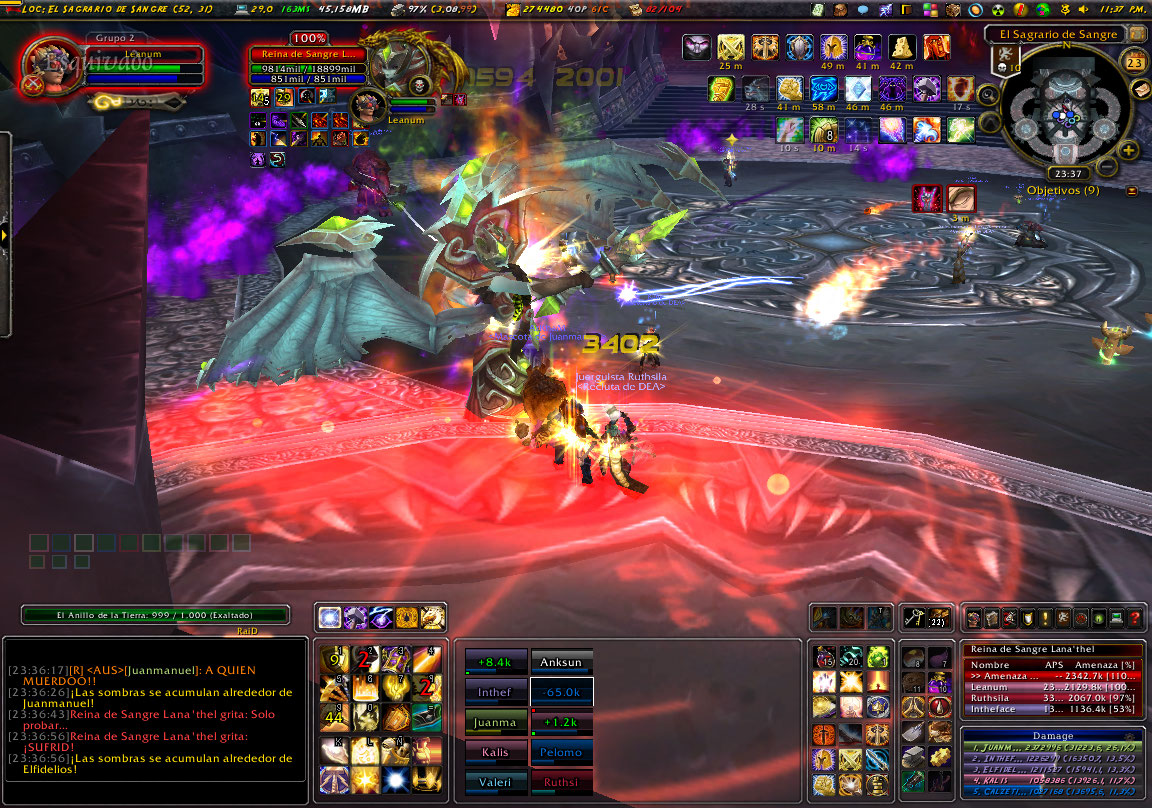Choose the Pelomo raid frame
The height and width of the screenshot is (808, 1152).
click(x=562, y=752)
